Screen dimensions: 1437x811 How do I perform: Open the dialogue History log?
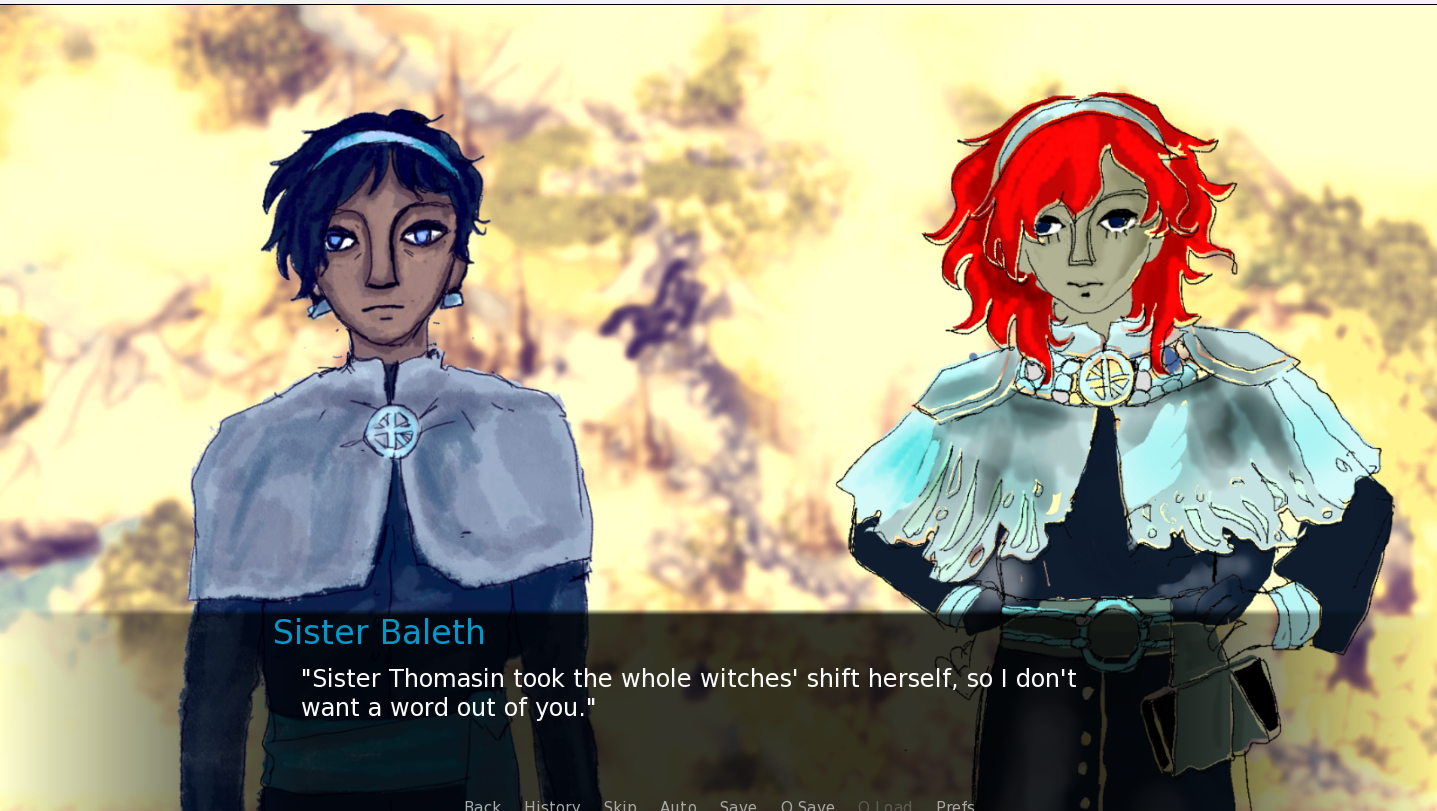click(552, 805)
